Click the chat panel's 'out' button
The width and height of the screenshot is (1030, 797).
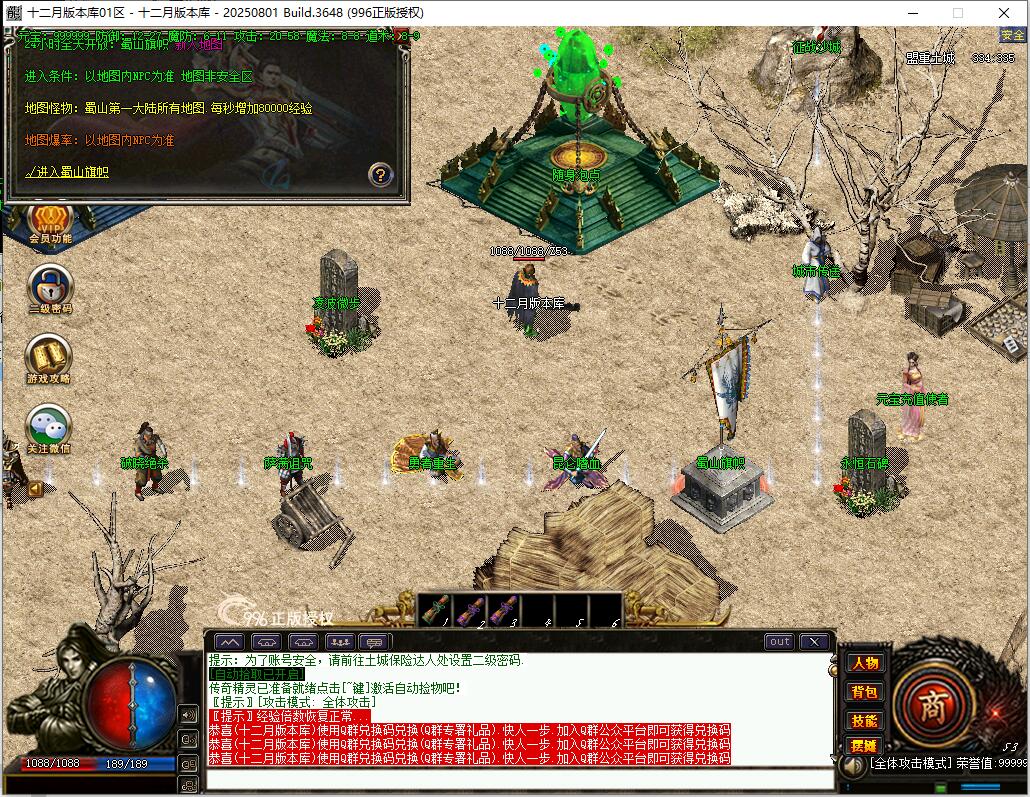coord(779,641)
